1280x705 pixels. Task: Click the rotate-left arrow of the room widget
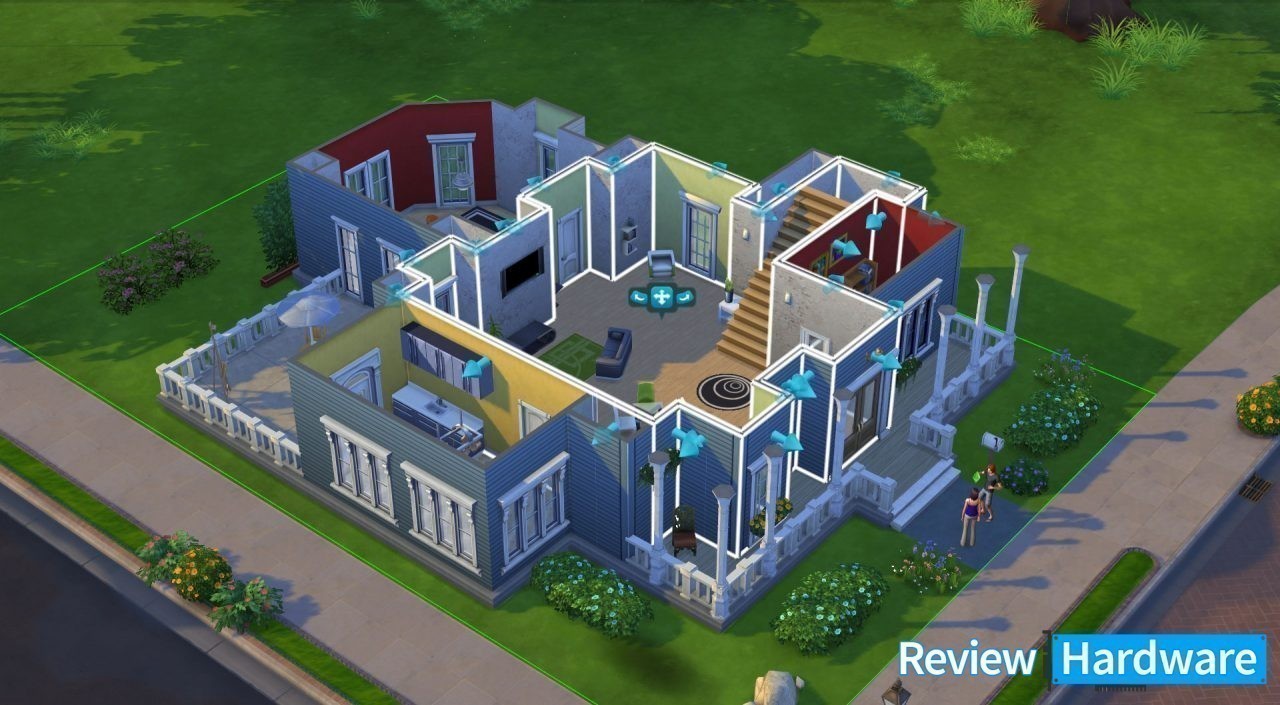(638, 296)
